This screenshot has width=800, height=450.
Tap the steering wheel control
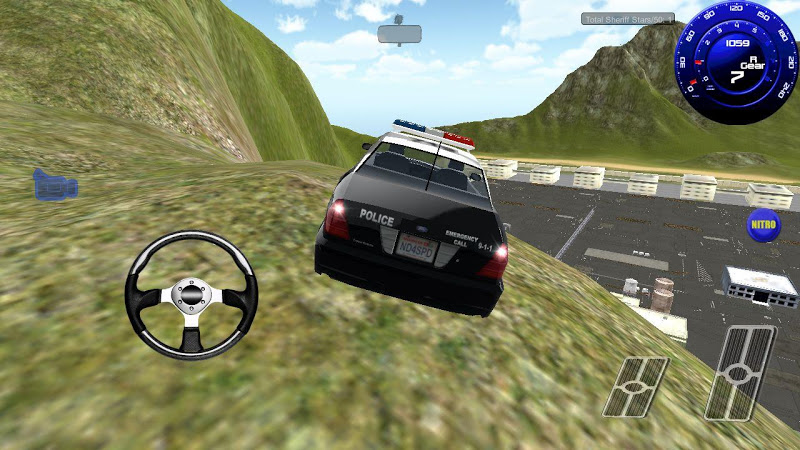click(191, 295)
